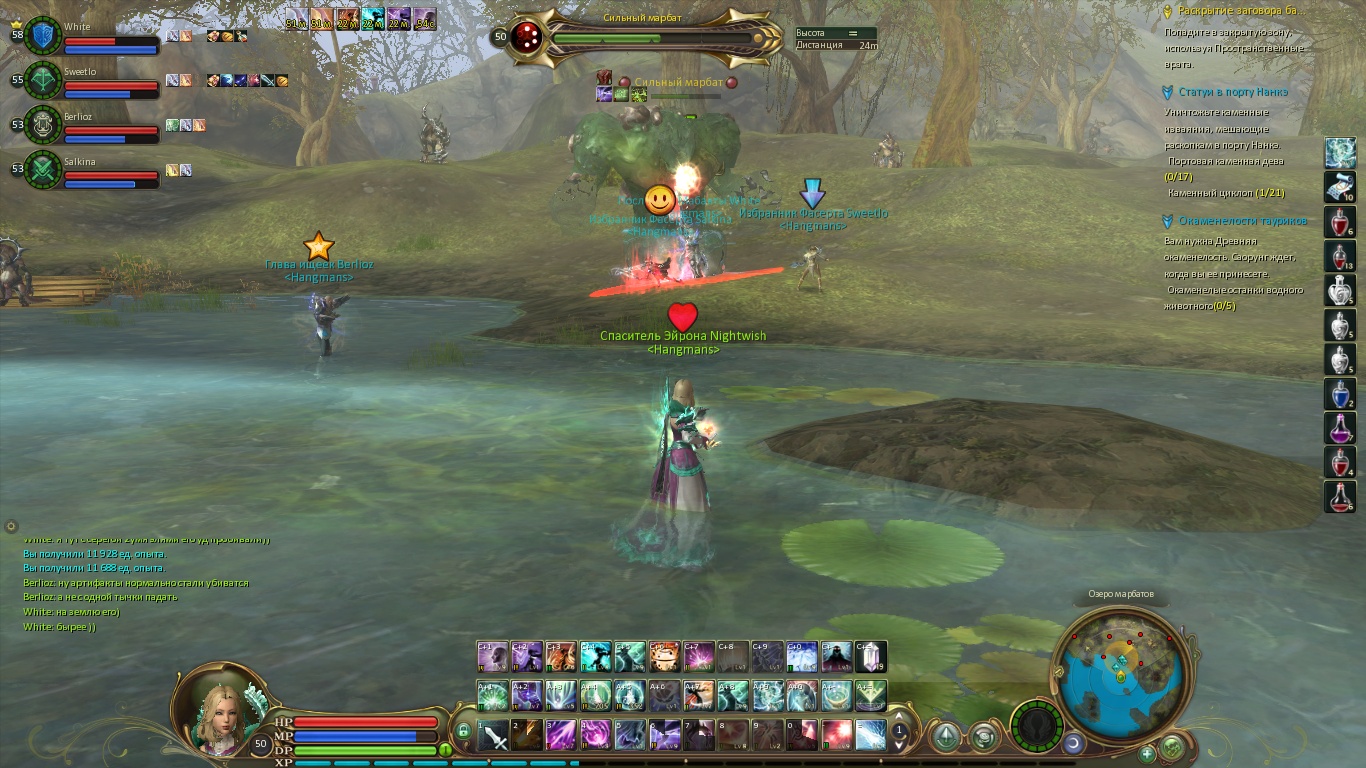Image resolution: width=1366 pixels, height=768 pixels.
Task: Click the green plus button below minimap
Action: coord(1147,753)
